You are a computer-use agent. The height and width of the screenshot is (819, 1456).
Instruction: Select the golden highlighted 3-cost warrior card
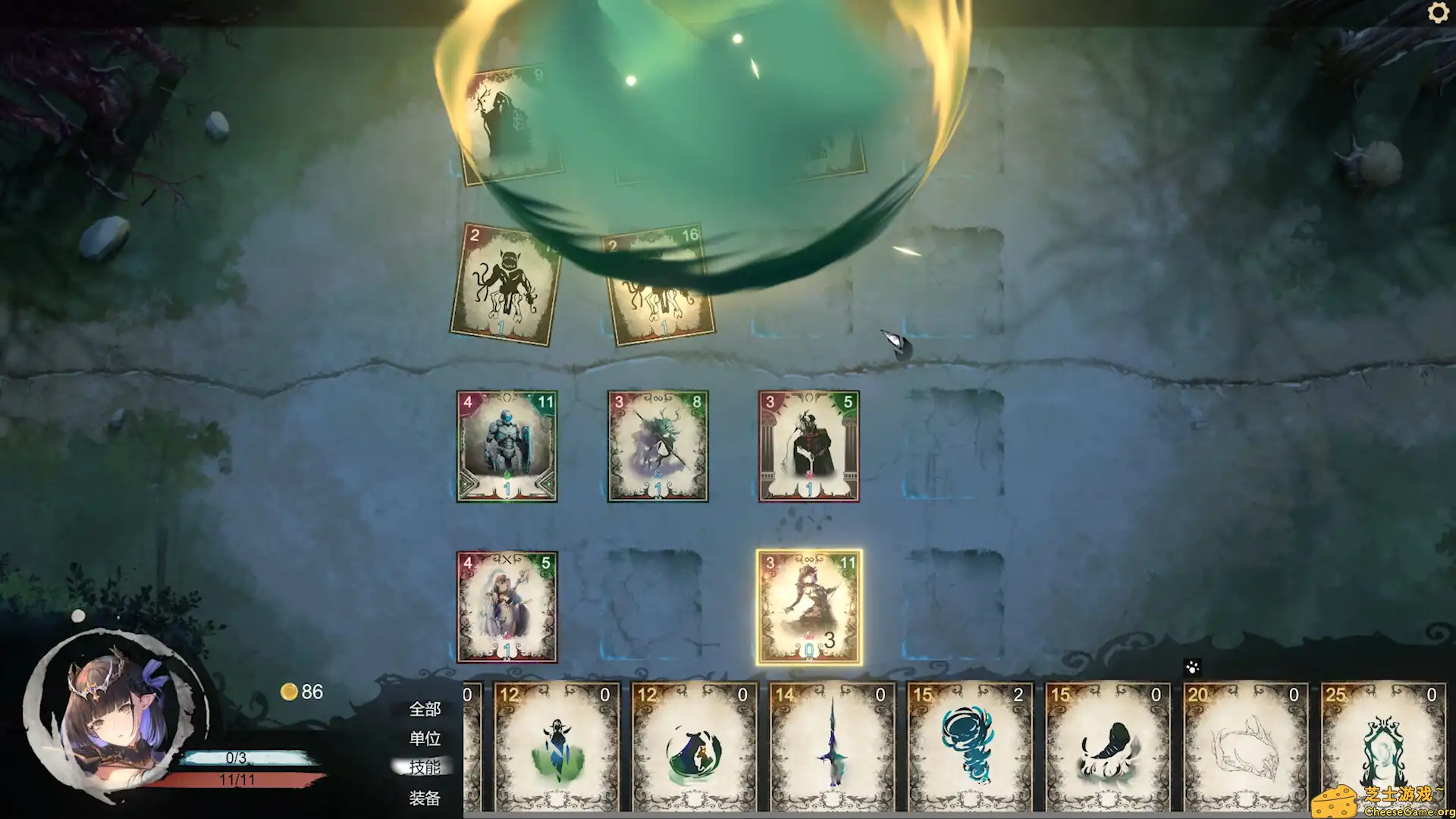810,607
